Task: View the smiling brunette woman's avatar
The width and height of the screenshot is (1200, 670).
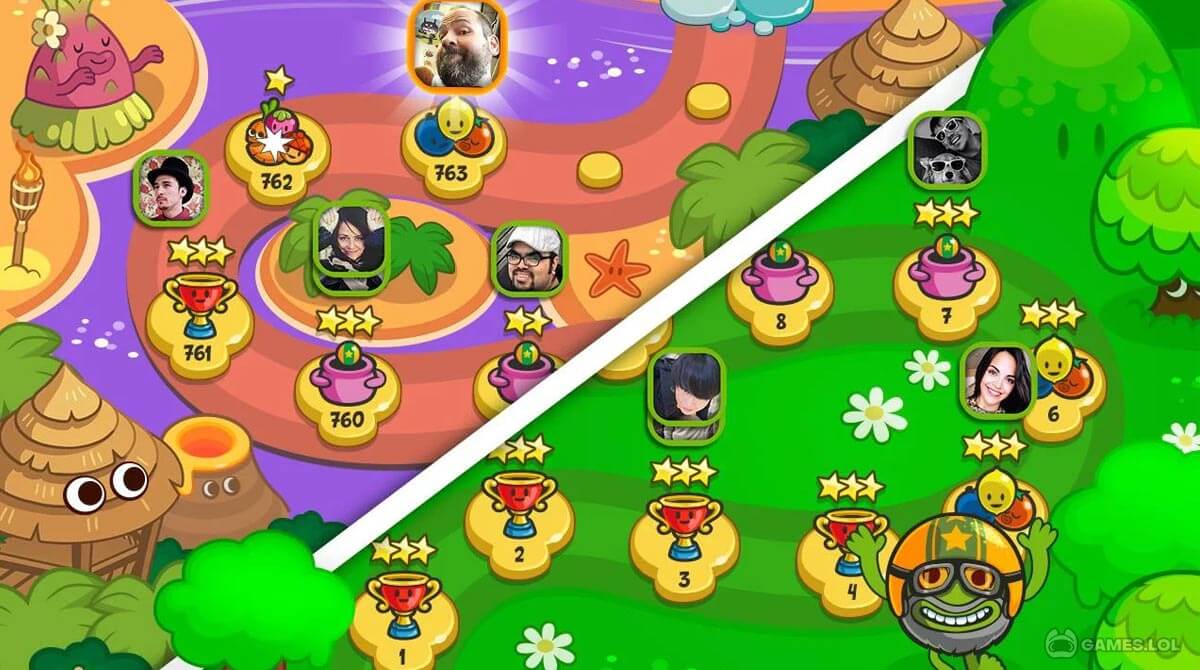Action: tap(997, 380)
